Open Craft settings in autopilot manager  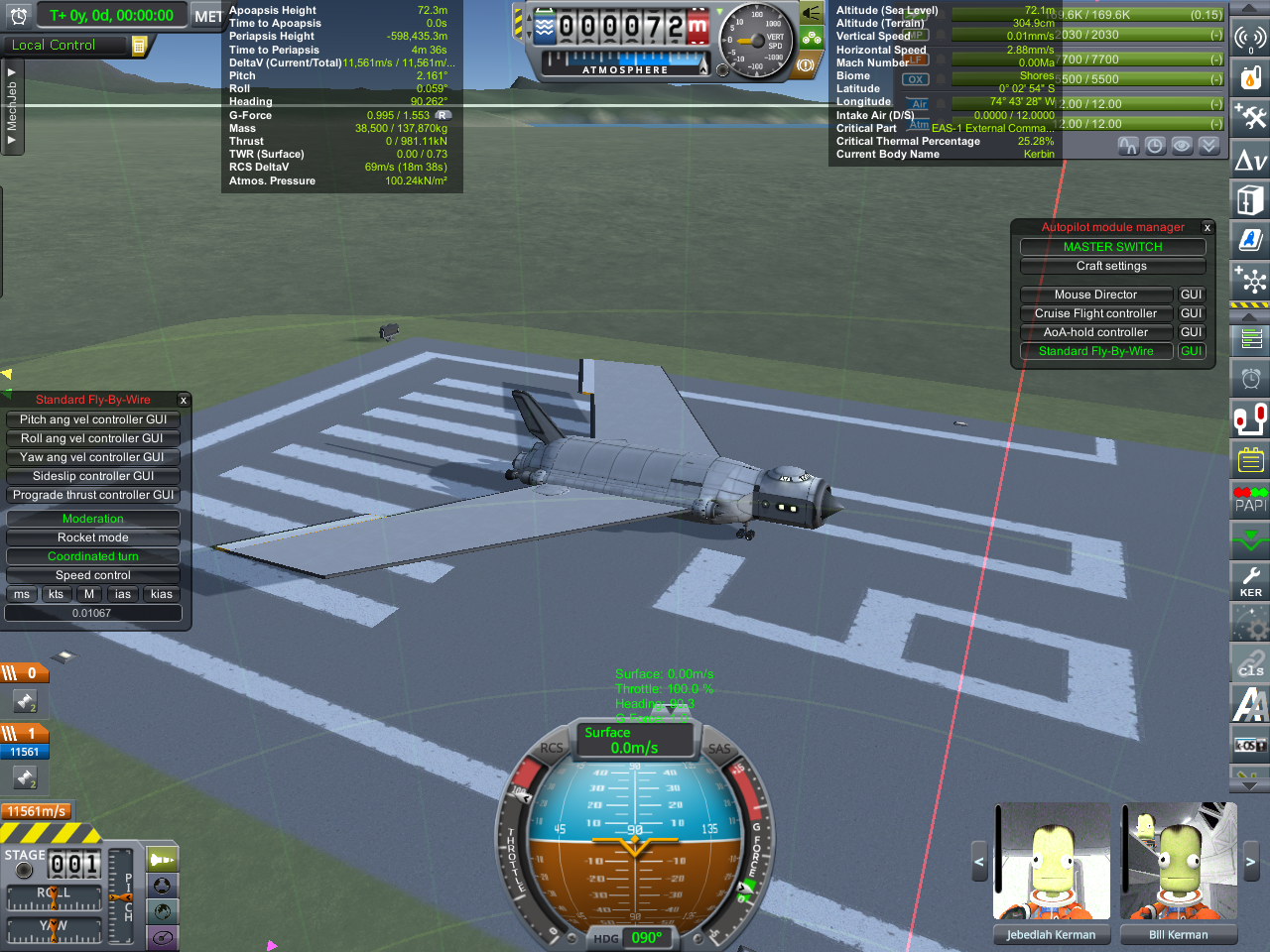(1112, 266)
